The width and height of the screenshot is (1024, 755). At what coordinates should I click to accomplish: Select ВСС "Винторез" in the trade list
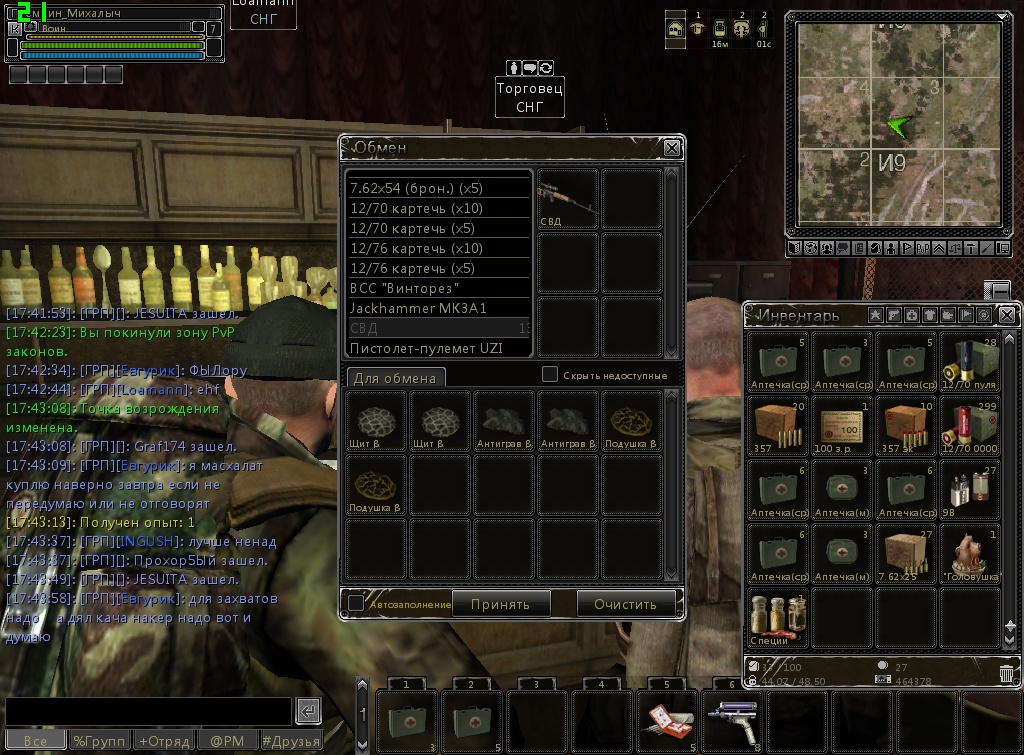click(x=438, y=288)
